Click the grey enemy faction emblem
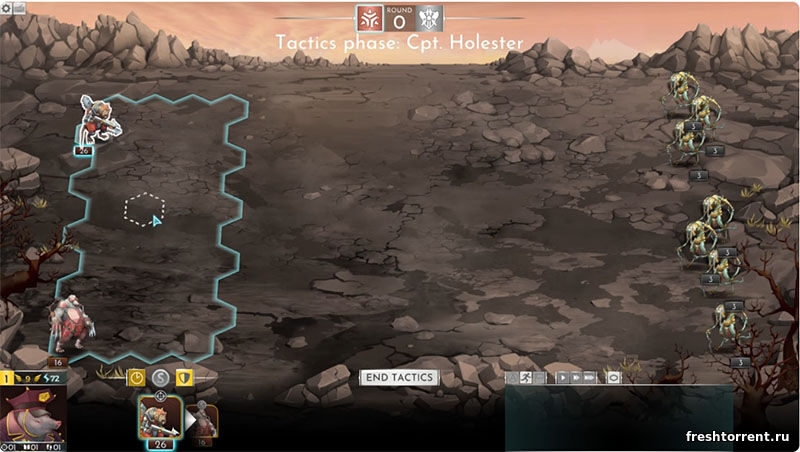 point(429,19)
